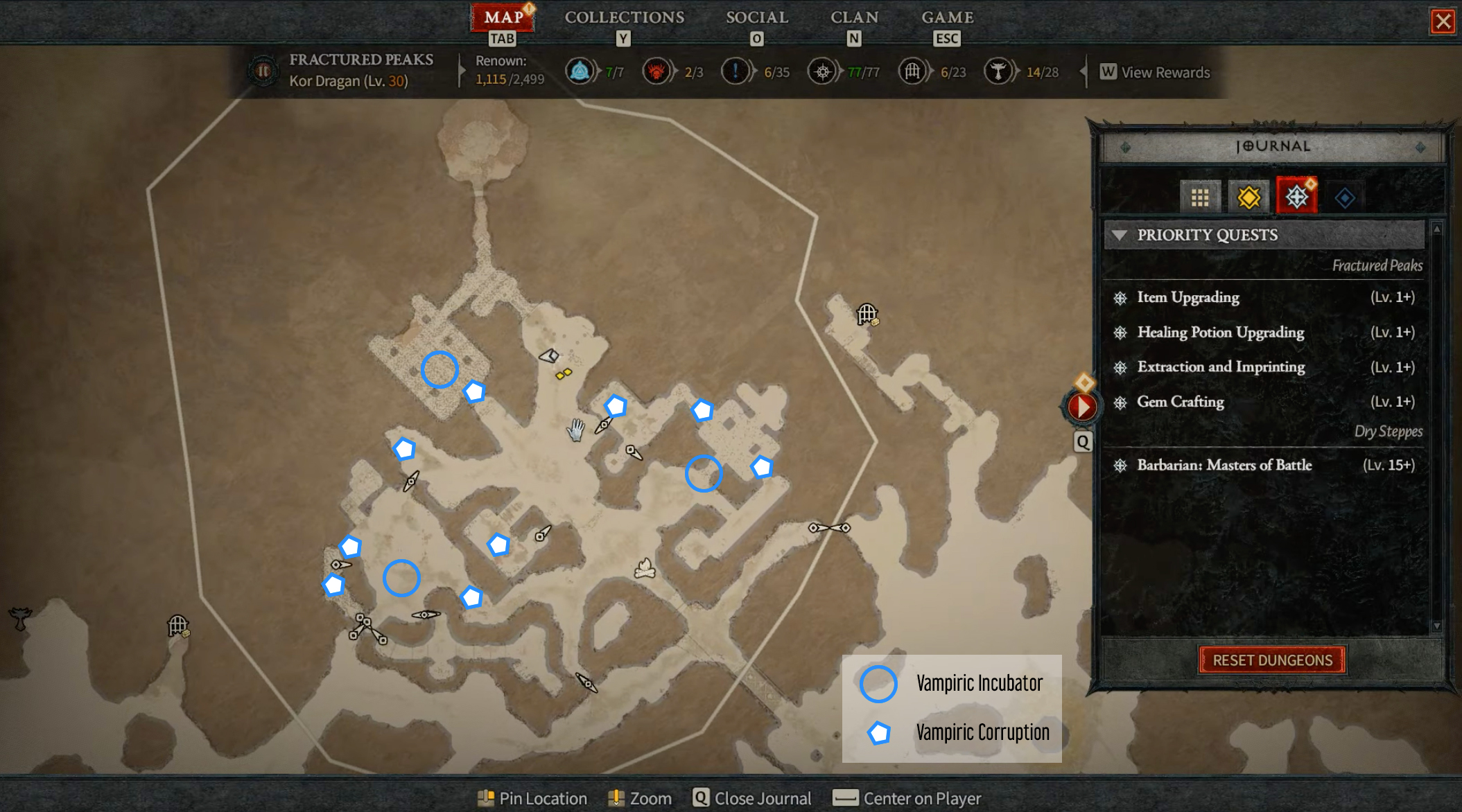Image resolution: width=1462 pixels, height=812 pixels.
Task: Select the Clan tab
Action: pyautogui.click(x=854, y=18)
